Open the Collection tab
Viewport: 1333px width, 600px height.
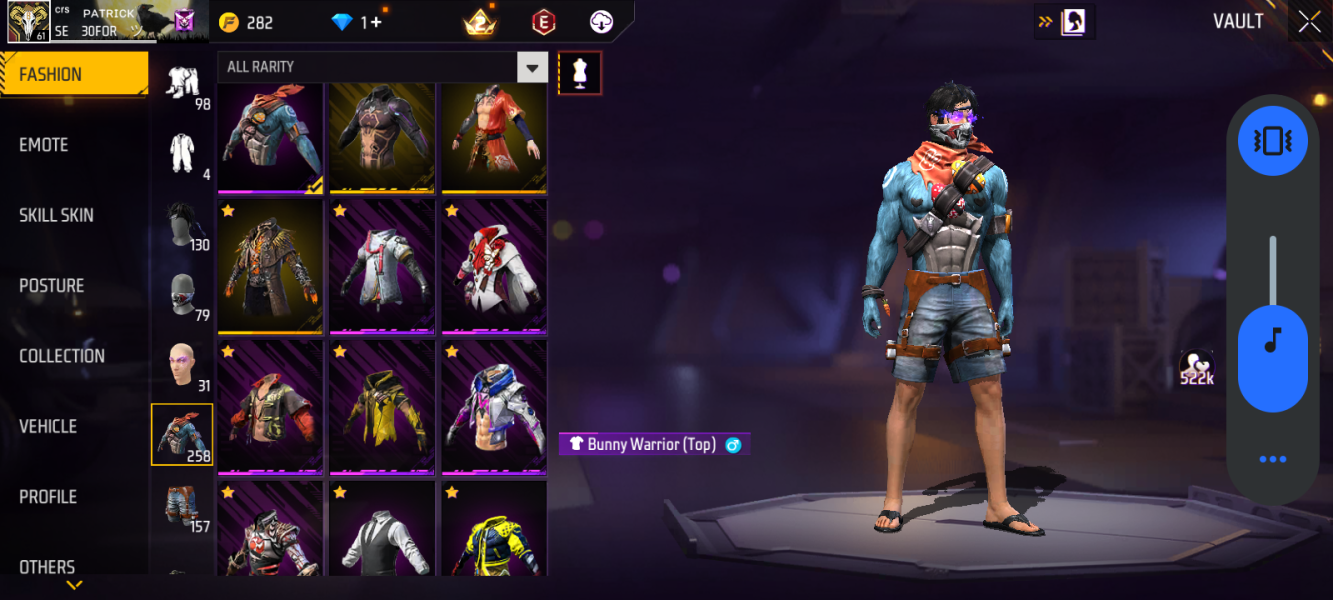click(62, 356)
